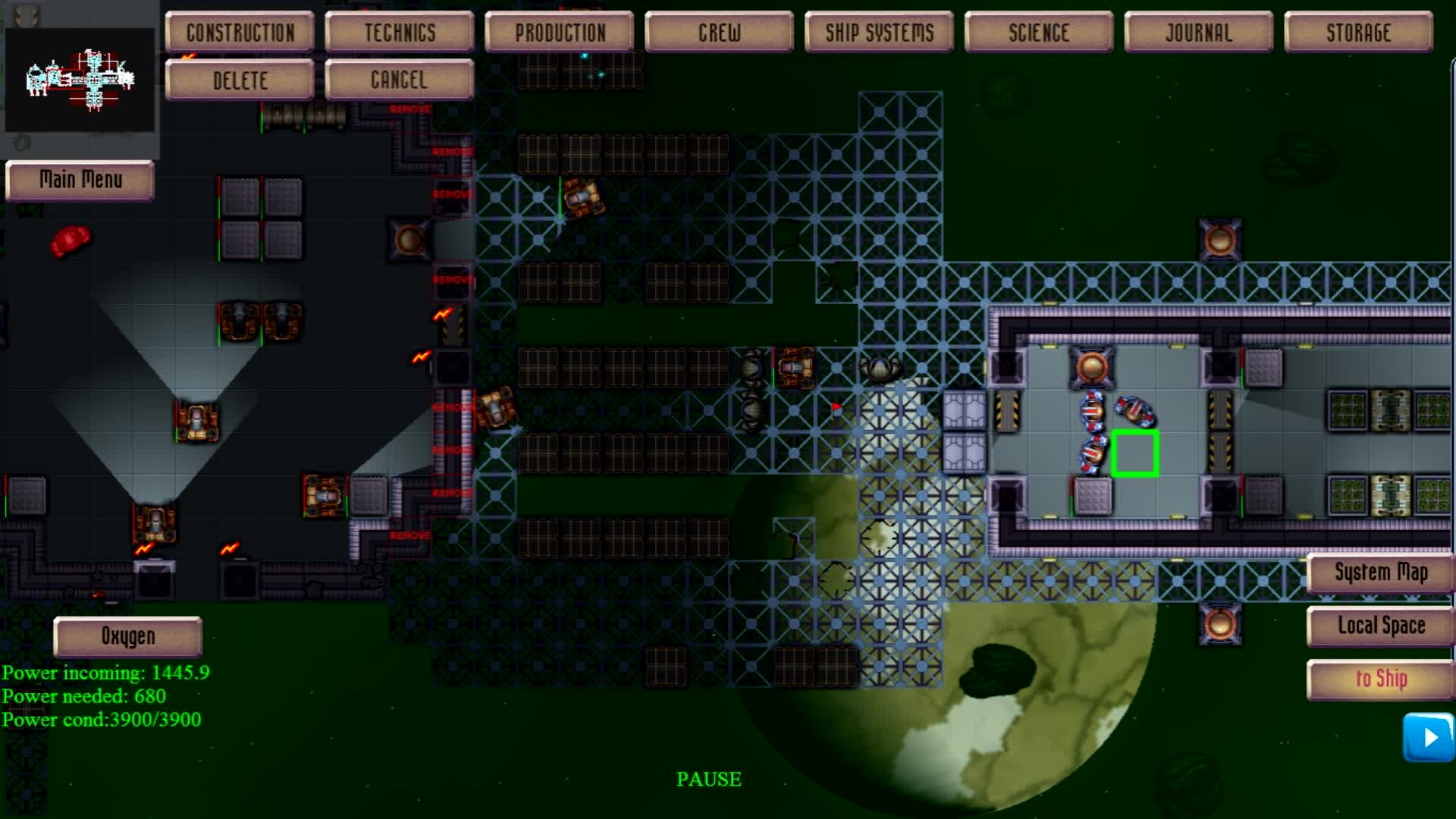This screenshot has width=1456, height=819.
Task: Open the Construction menu
Action: pyautogui.click(x=239, y=32)
